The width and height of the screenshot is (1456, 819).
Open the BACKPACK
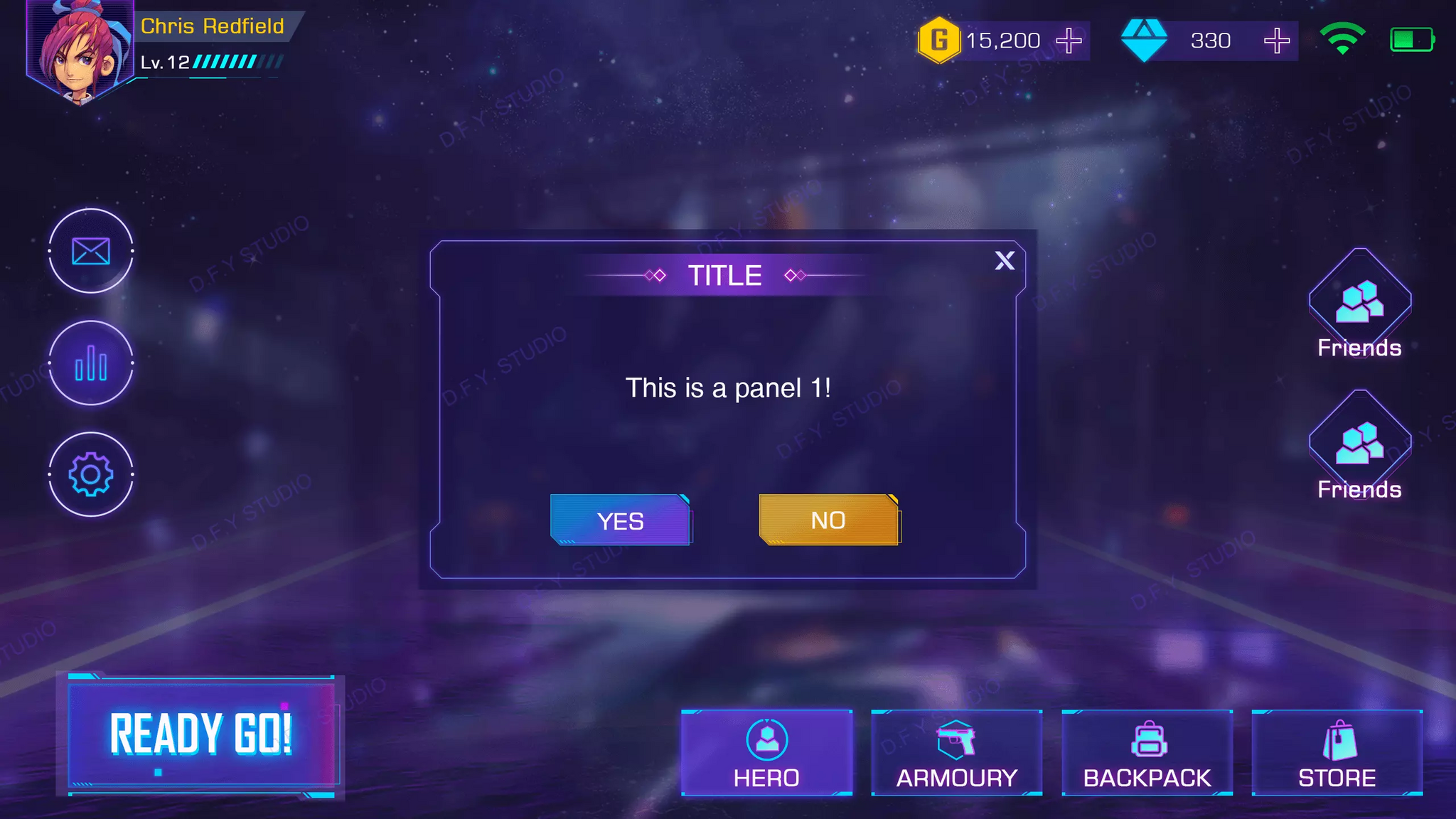point(1147,752)
